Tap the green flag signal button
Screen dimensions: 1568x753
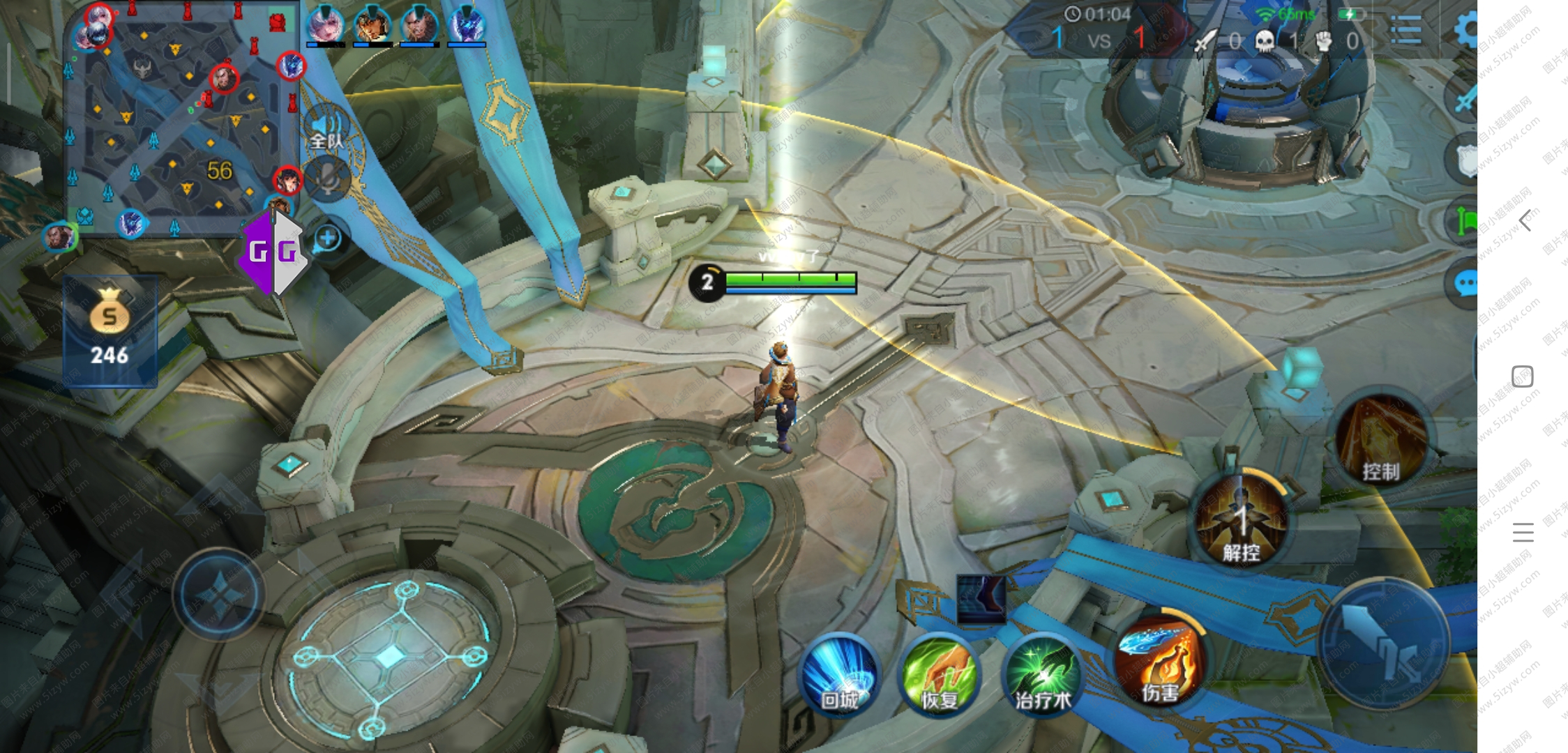click(1465, 222)
